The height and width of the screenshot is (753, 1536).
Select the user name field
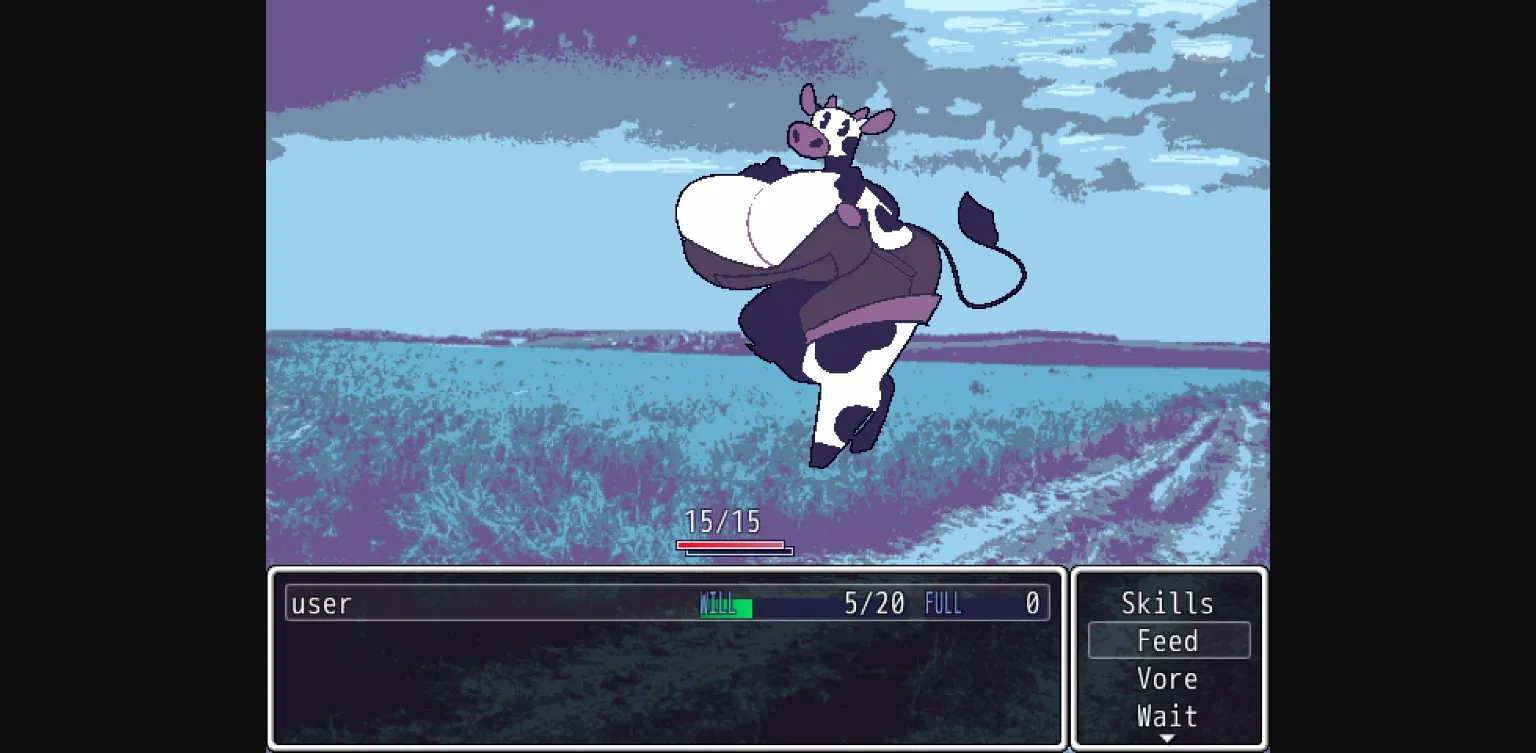[320, 603]
